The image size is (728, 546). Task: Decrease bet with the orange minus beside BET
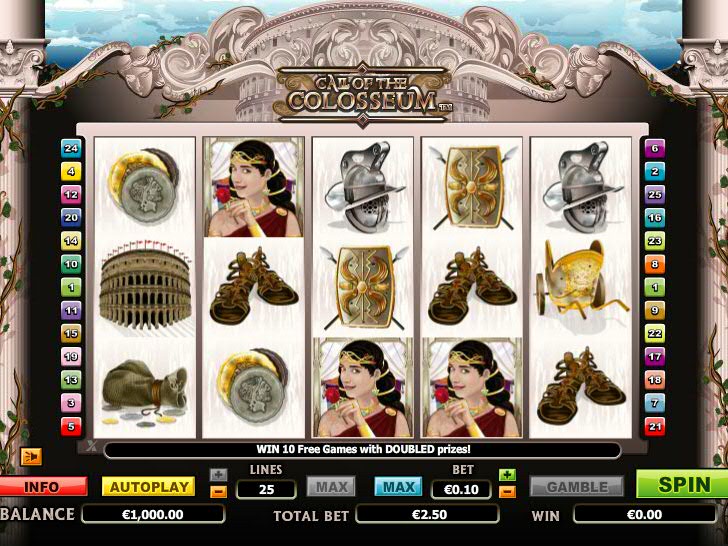(507, 491)
